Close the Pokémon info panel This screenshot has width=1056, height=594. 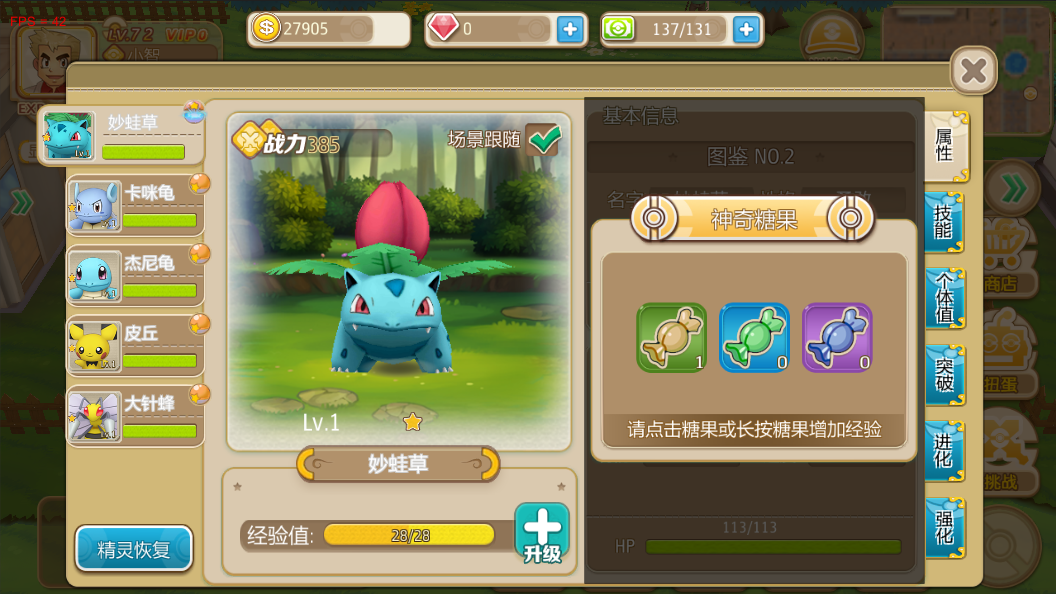973,71
